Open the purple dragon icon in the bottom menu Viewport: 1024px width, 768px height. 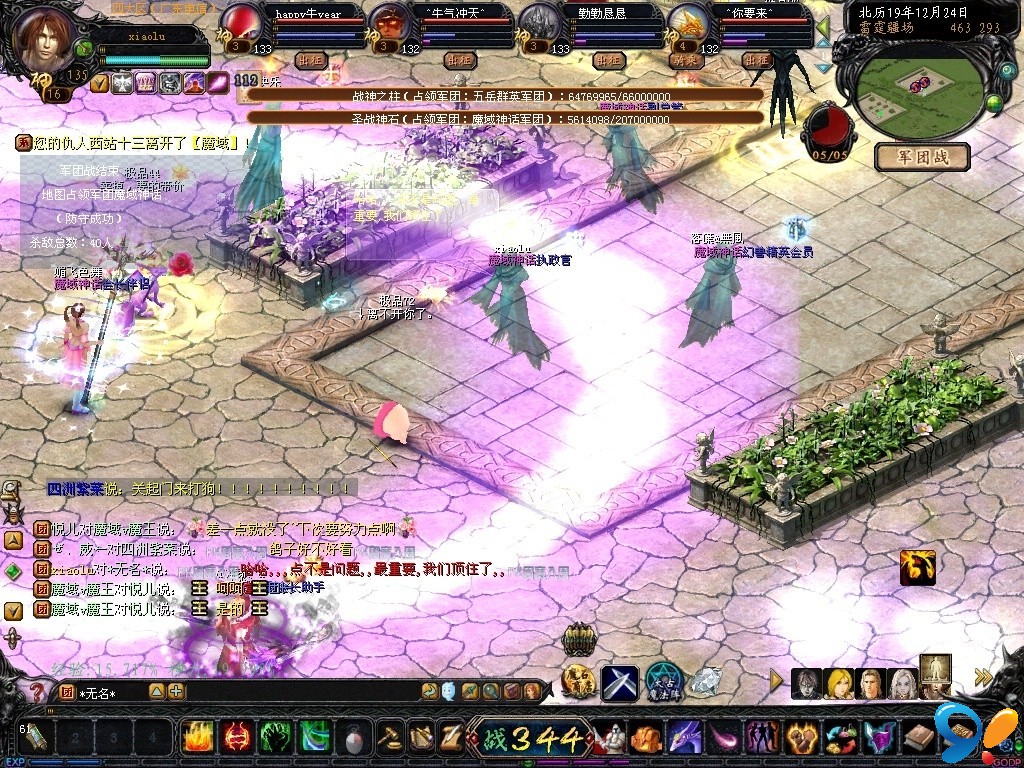click(686, 740)
